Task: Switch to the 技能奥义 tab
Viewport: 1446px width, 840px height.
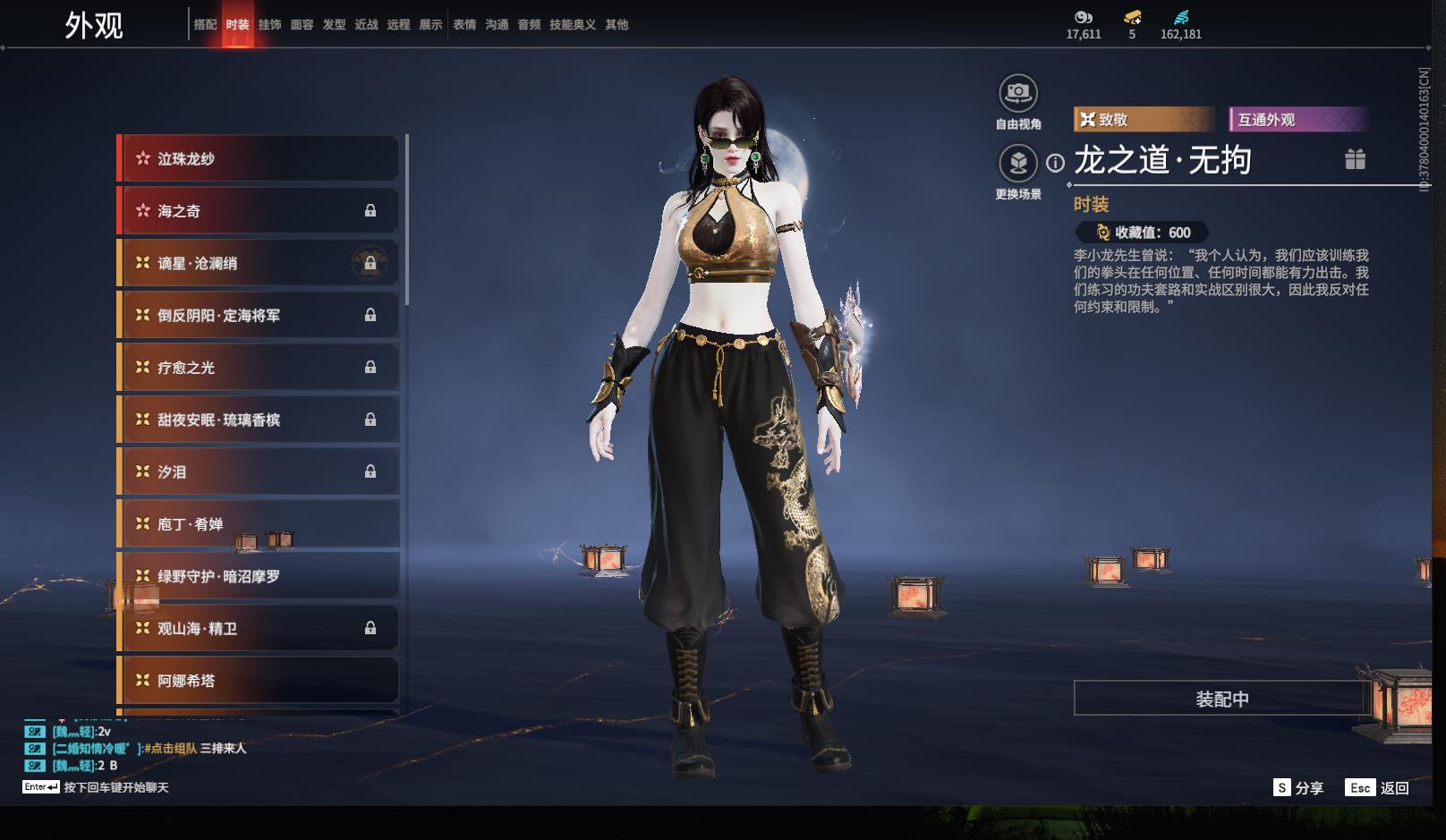Action: (x=572, y=24)
